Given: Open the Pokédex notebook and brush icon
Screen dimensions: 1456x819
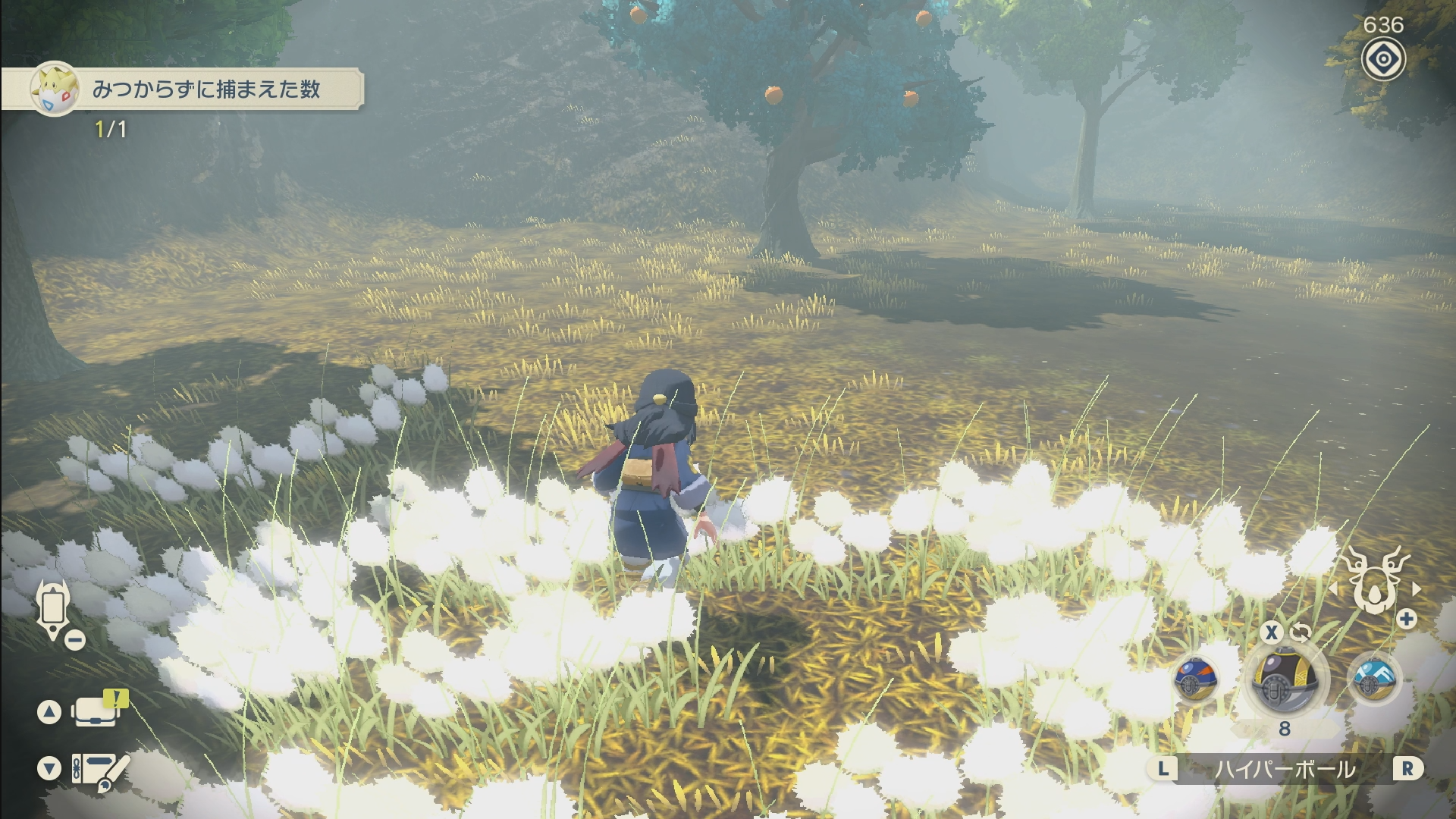Looking at the screenshot, I should tap(99, 770).
